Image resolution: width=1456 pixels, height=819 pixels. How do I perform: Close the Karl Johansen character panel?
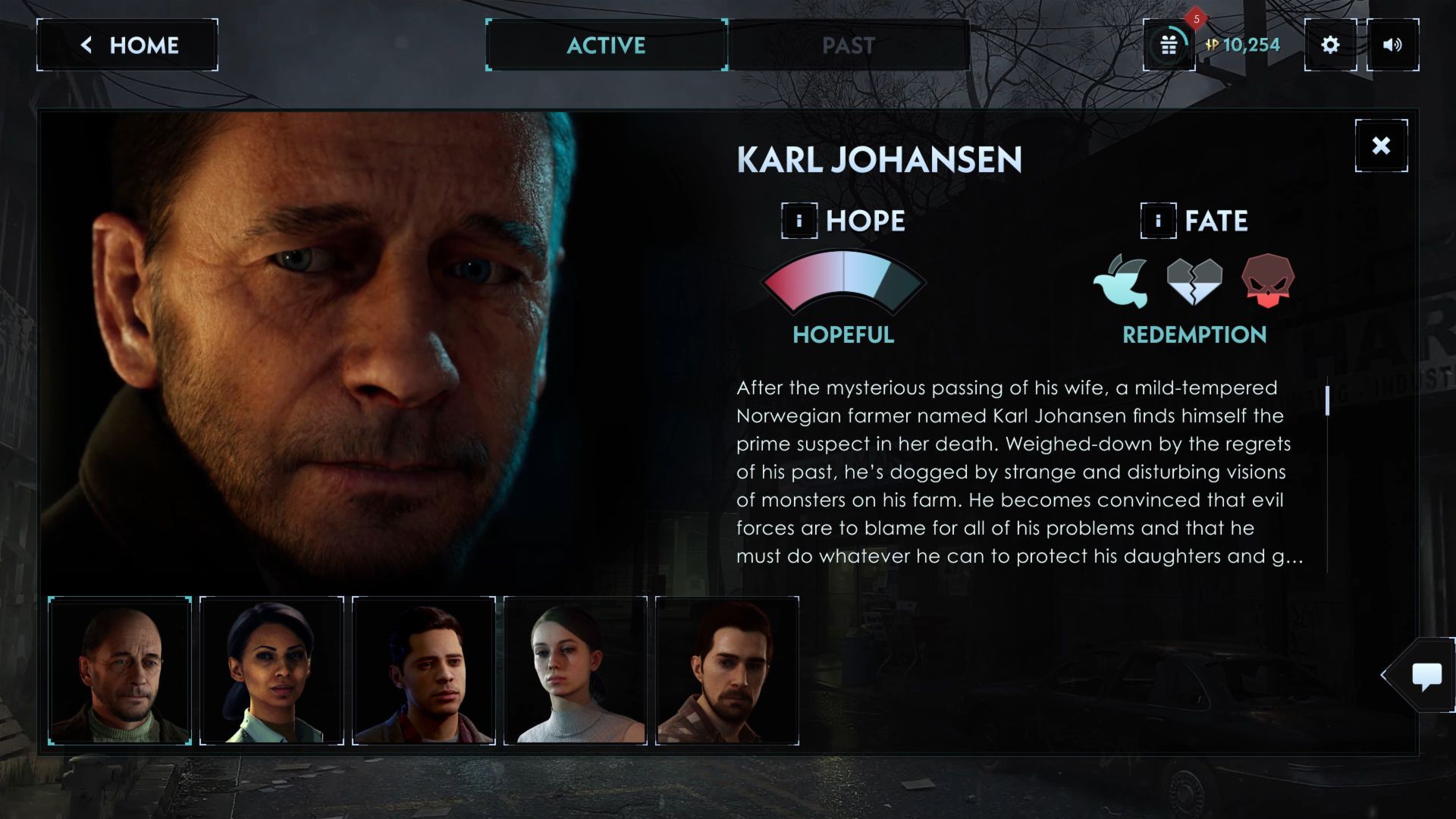click(1381, 146)
